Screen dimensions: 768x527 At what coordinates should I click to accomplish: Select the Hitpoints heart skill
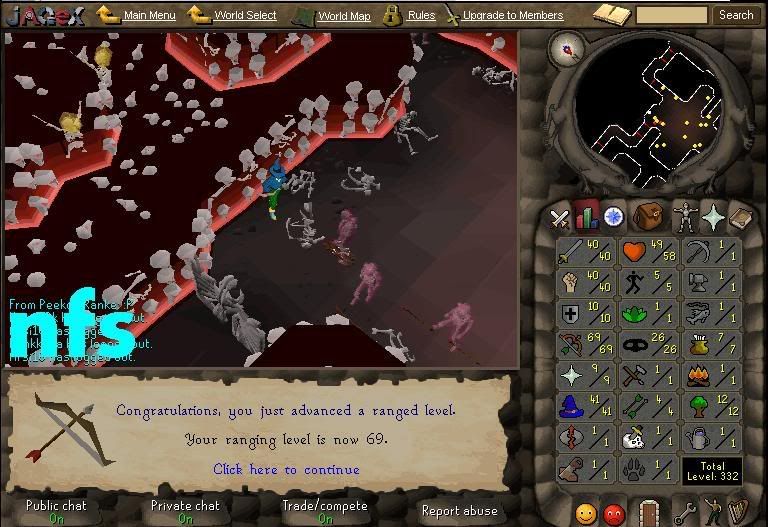pos(649,251)
